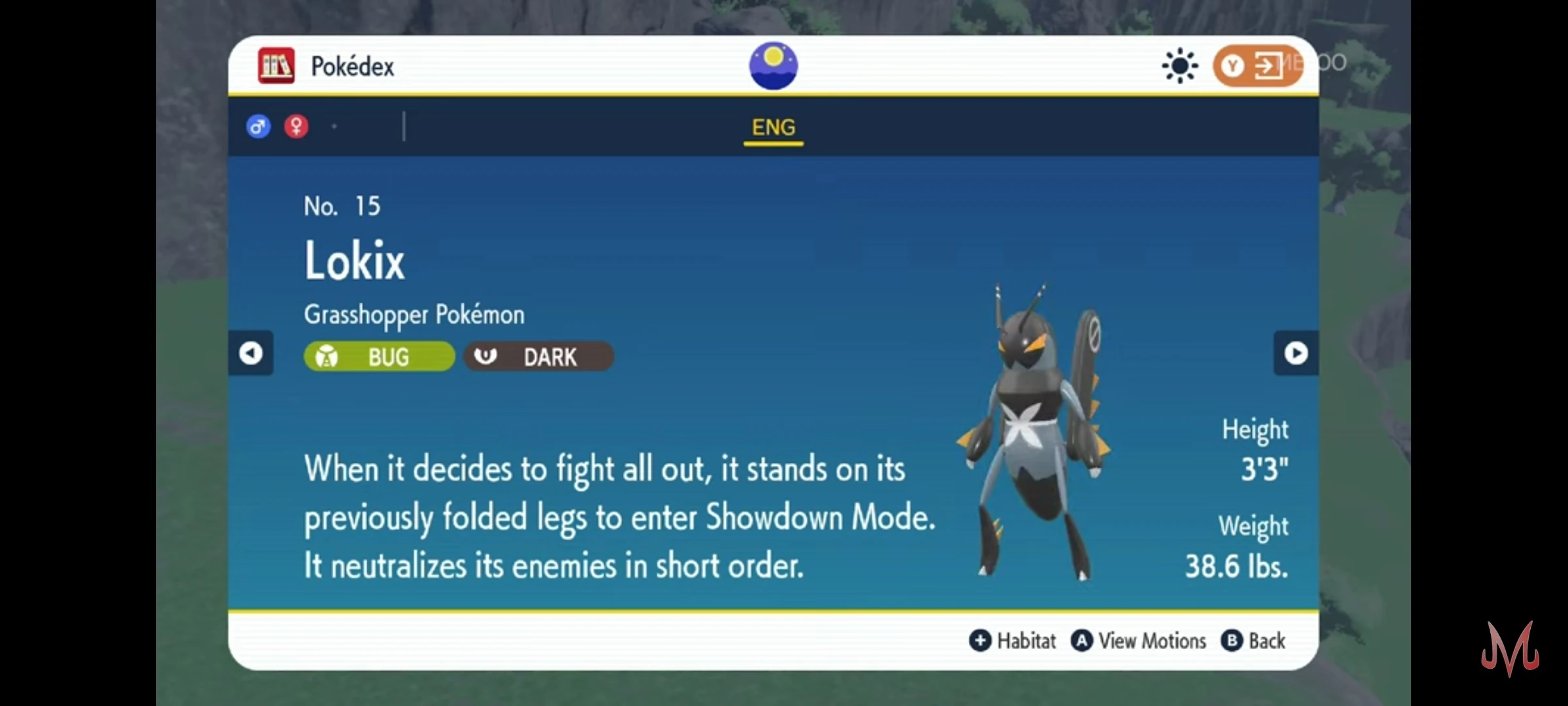Switch to the ENG language tab
This screenshot has width=1568, height=706.
(774, 127)
